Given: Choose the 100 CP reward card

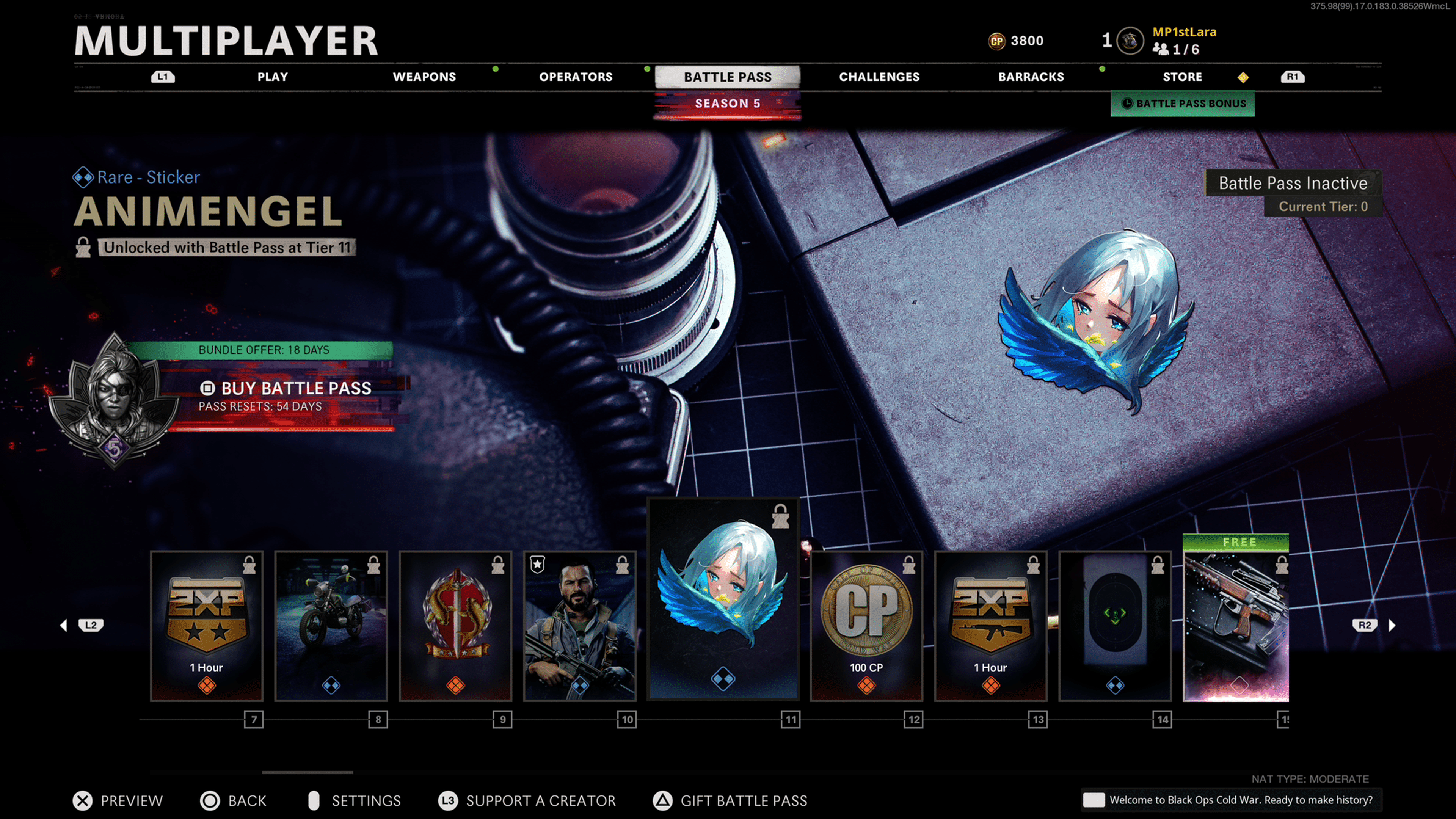Looking at the screenshot, I should (866, 626).
